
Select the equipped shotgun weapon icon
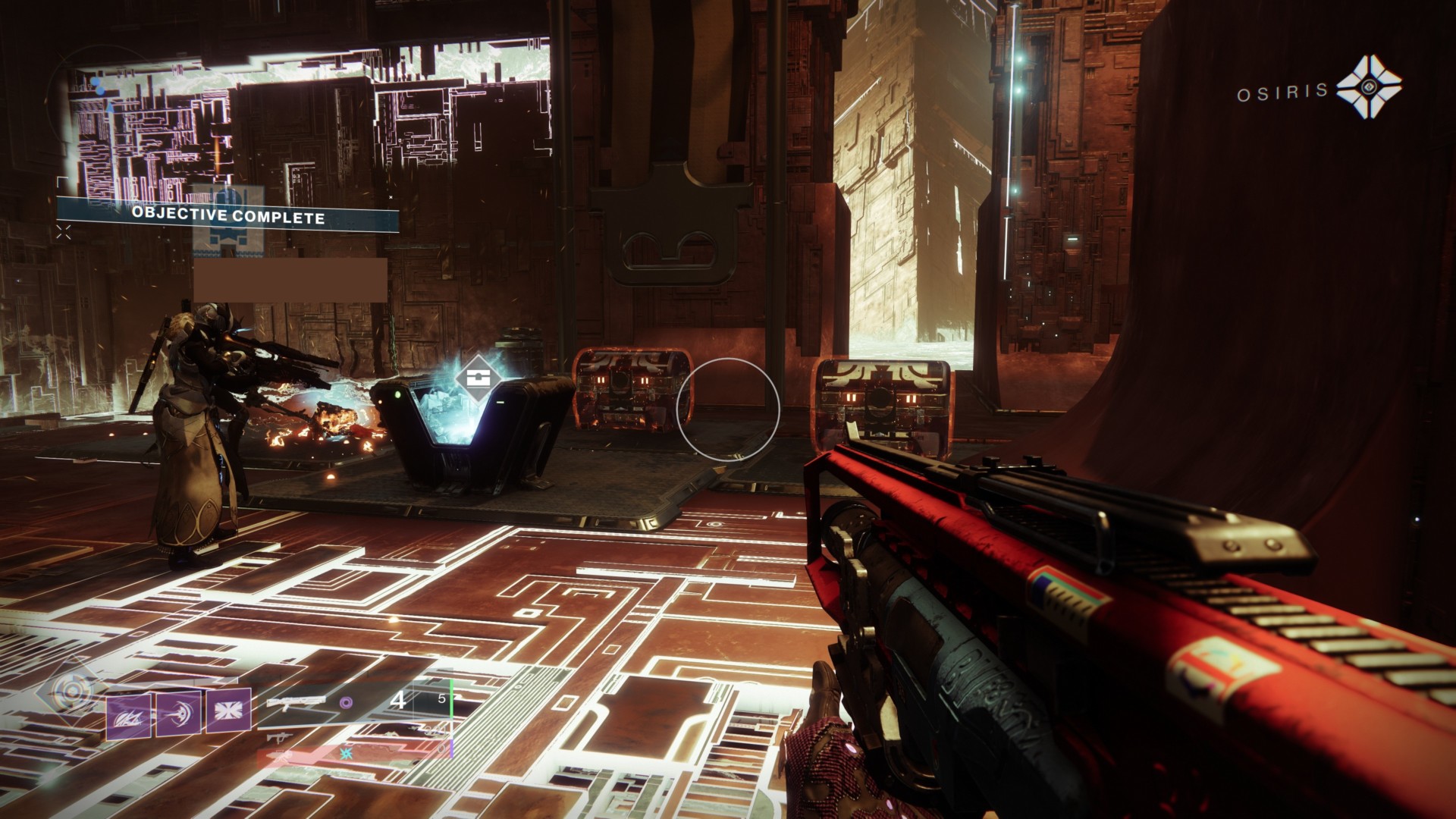[296, 702]
